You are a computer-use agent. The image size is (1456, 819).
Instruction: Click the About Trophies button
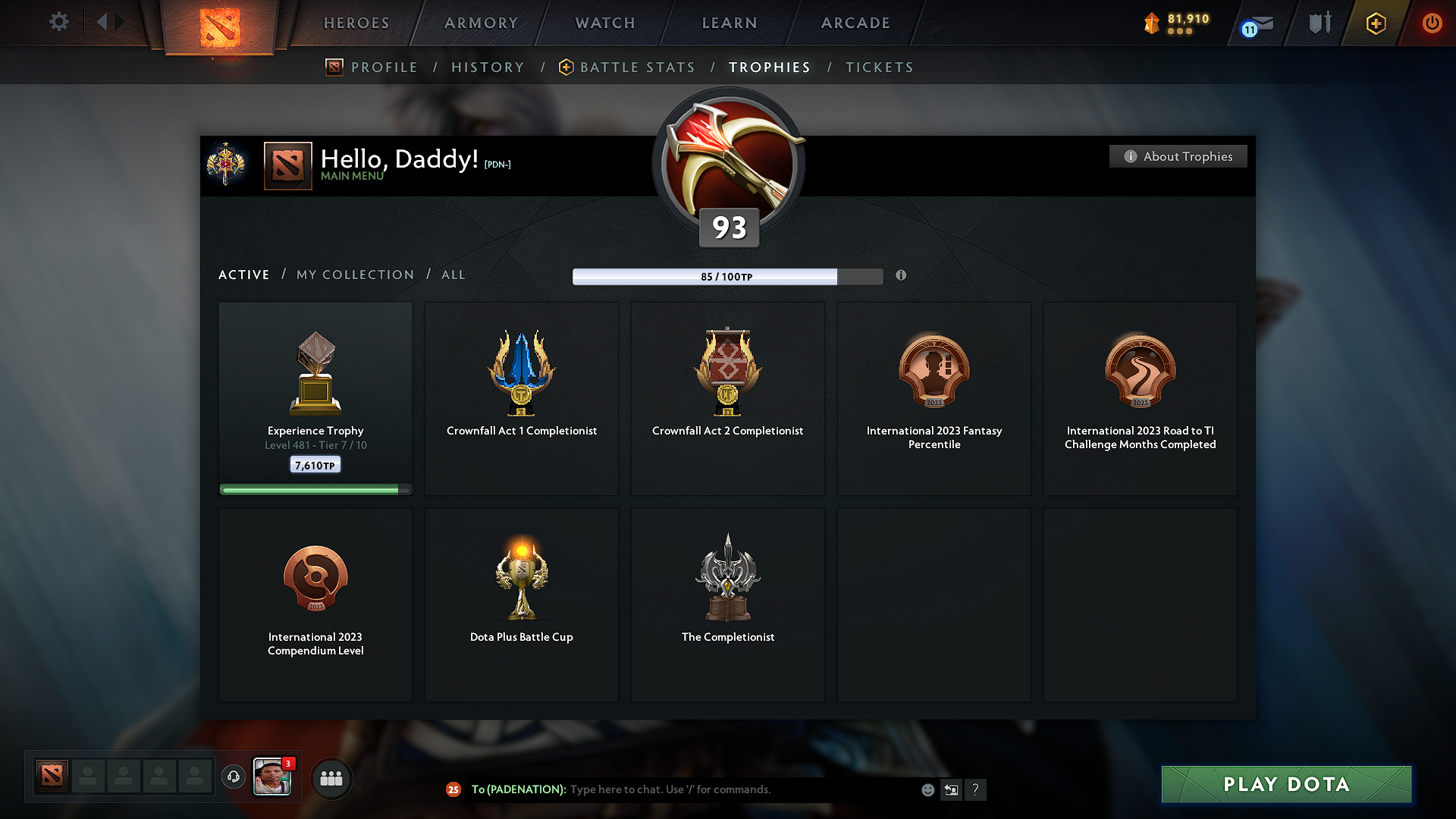(1178, 156)
